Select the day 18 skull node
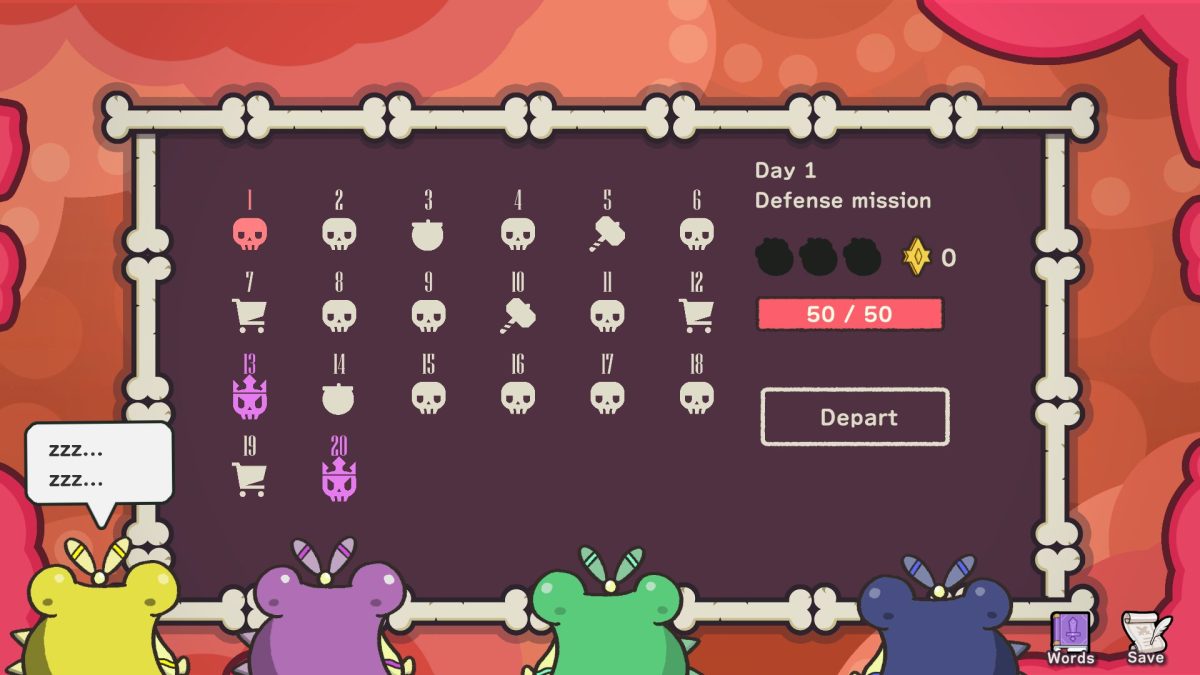Screen dimensions: 1200x675 tap(696, 397)
